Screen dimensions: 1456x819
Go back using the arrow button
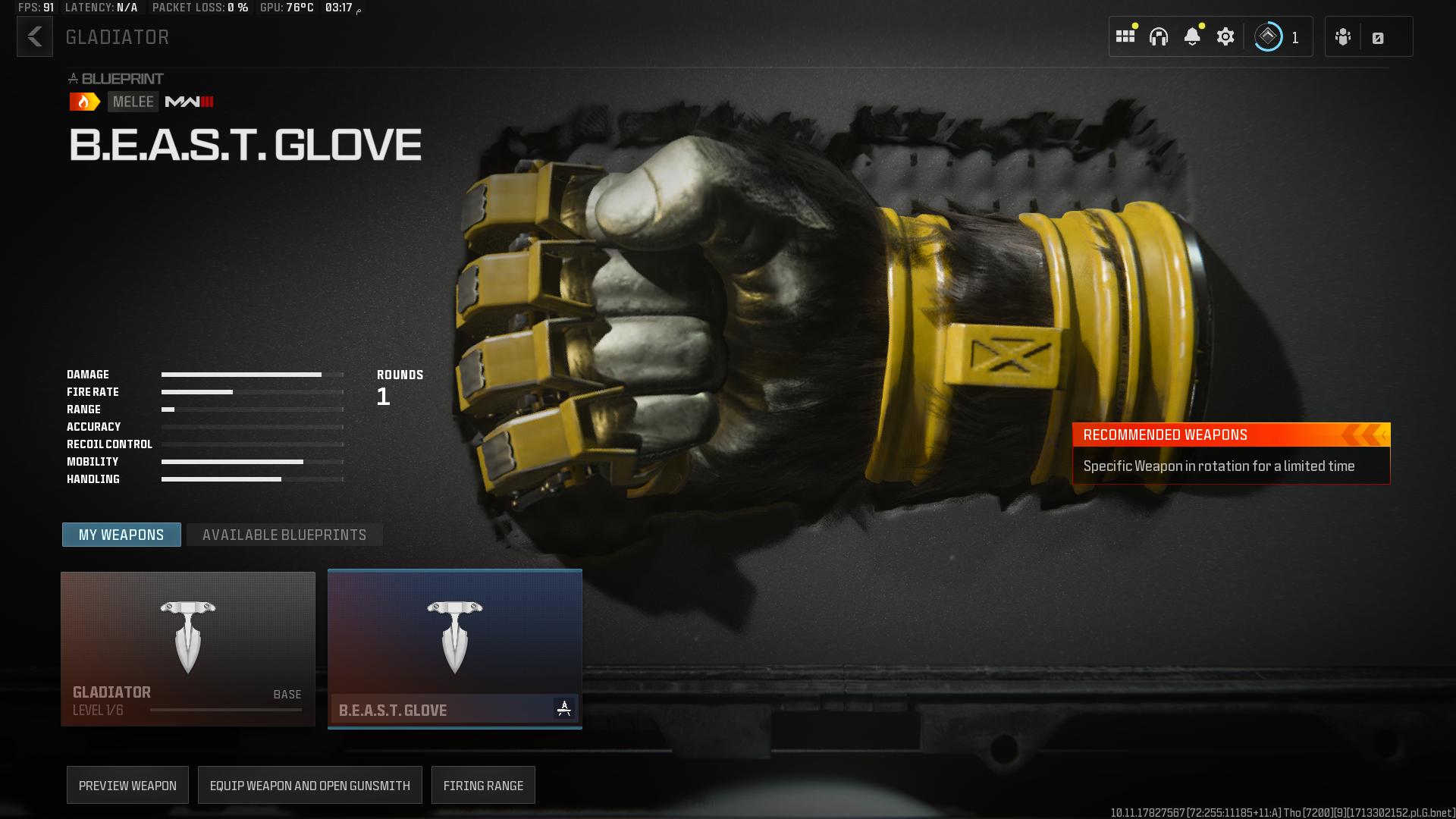pos(35,37)
